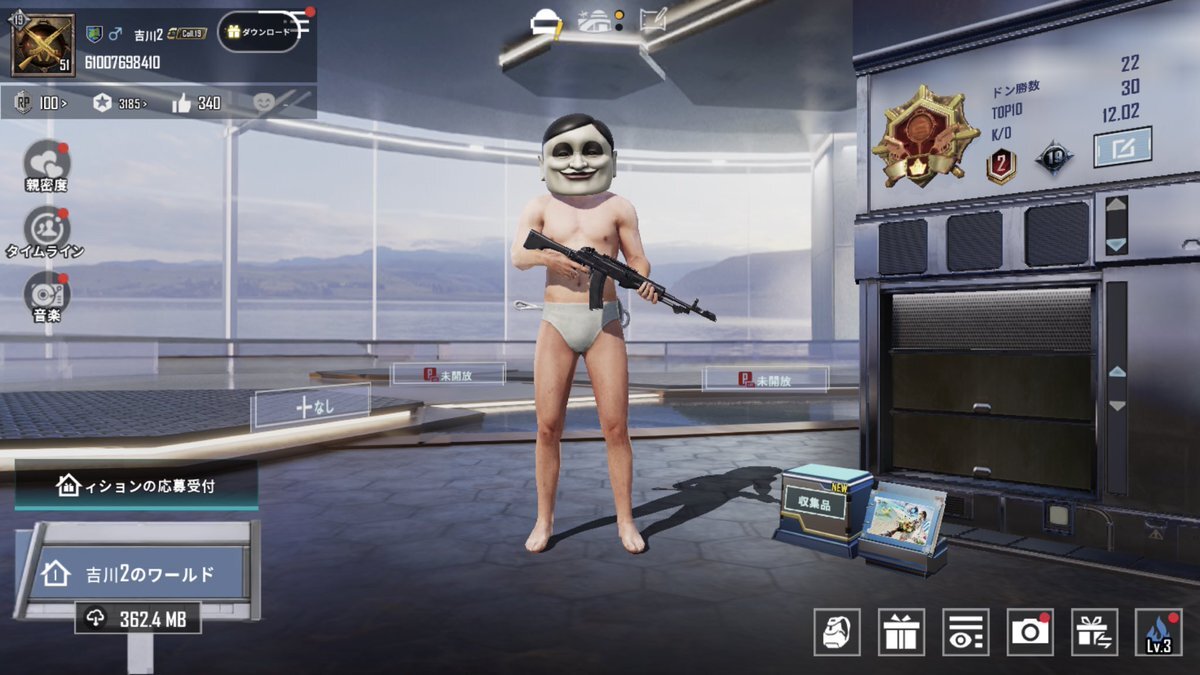Open the Lv.3 flame icon
Viewport: 1200px width, 675px height.
[x=1159, y=632]
